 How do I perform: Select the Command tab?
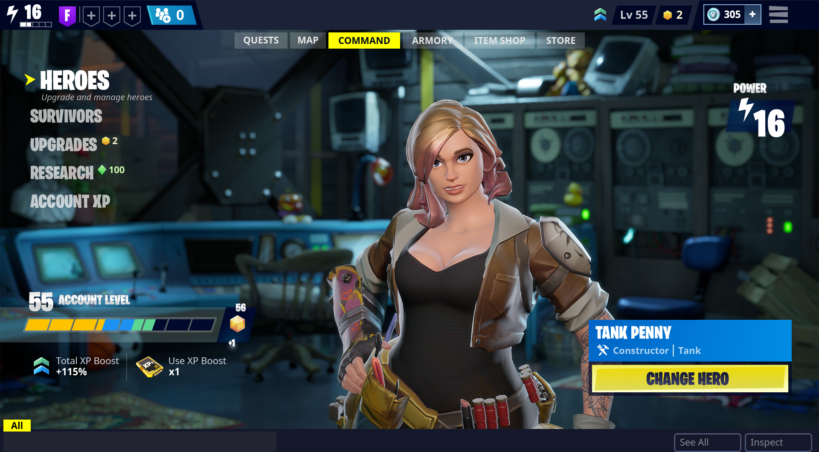[364, 41]
